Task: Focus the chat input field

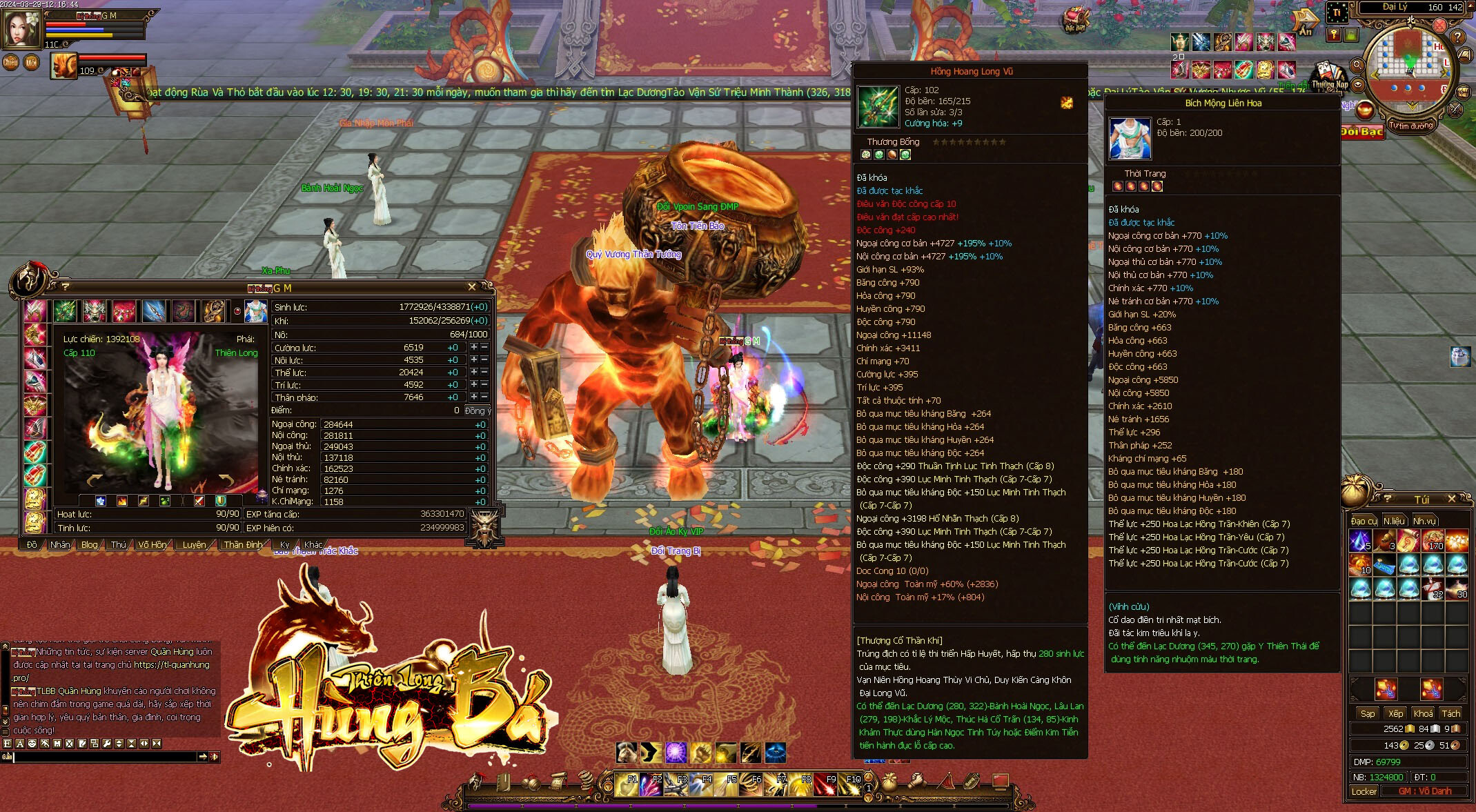Action: (104, 757)
